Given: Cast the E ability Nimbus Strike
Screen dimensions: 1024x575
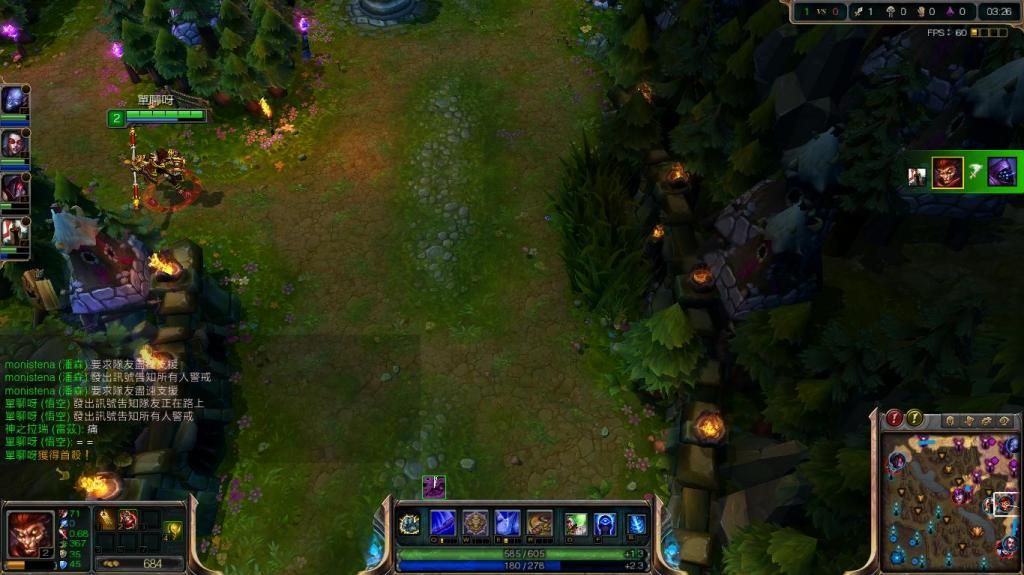Looking at the screenshot, I should click(507, 523).
